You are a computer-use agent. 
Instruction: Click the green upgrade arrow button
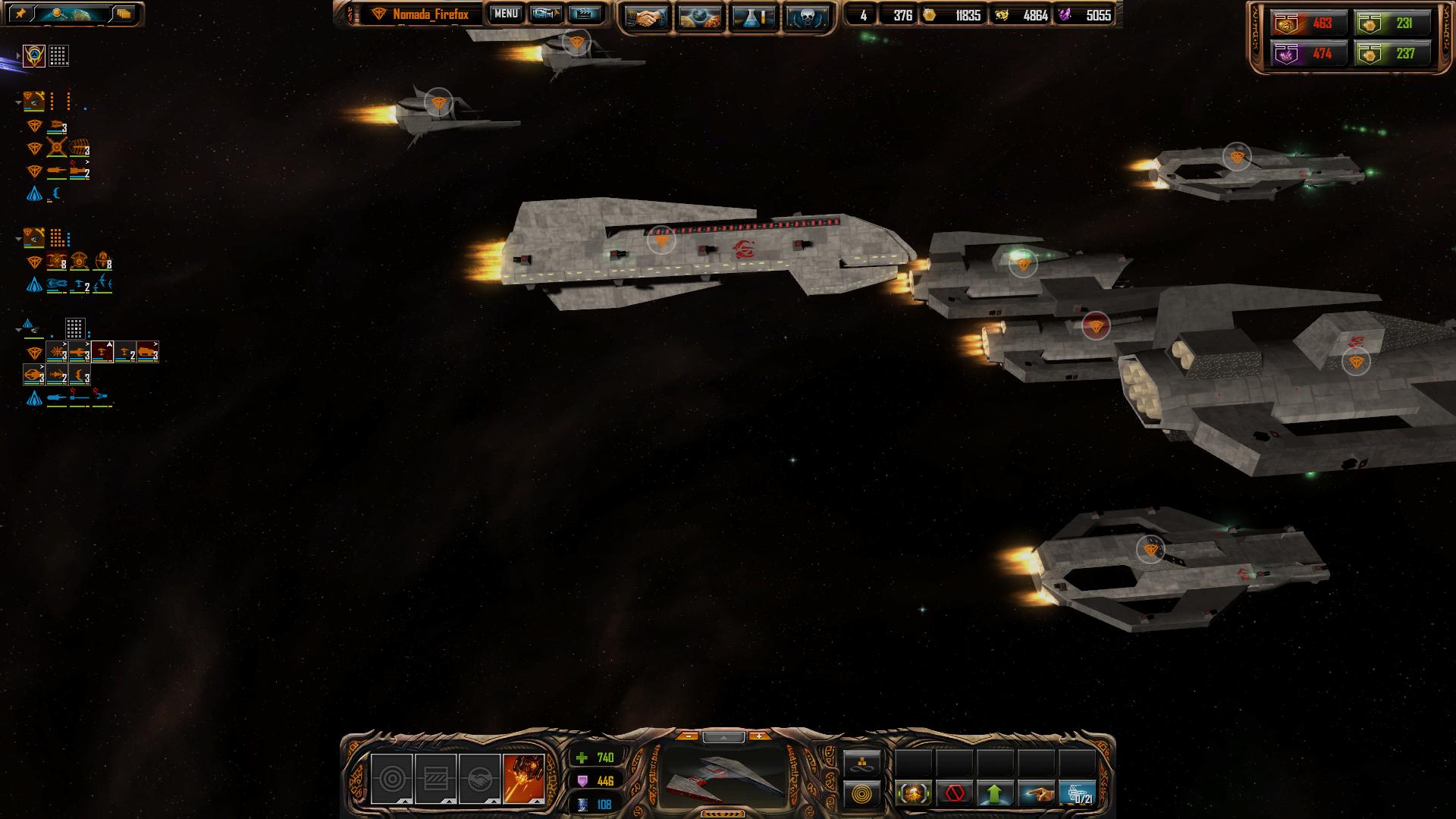[995, 794]
